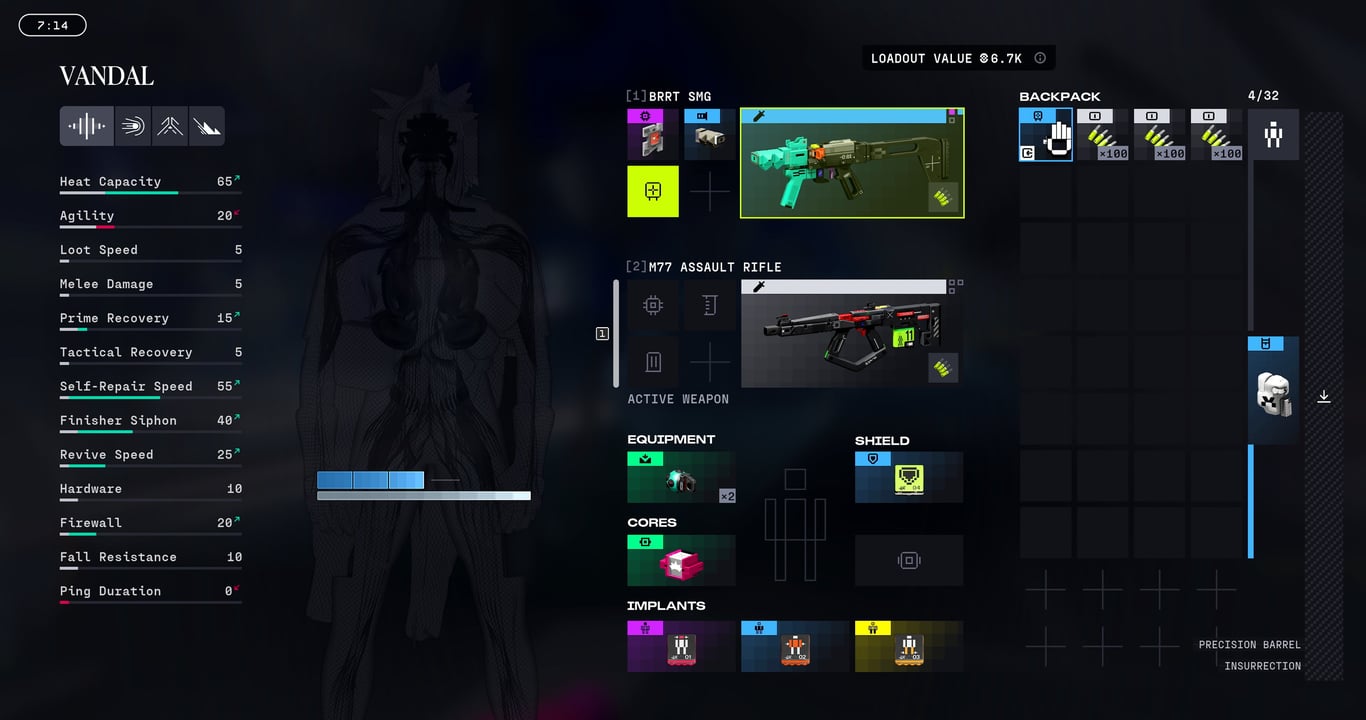Click the pink core item under CORES
The image size is (1366, 720).
pos(680,560)
